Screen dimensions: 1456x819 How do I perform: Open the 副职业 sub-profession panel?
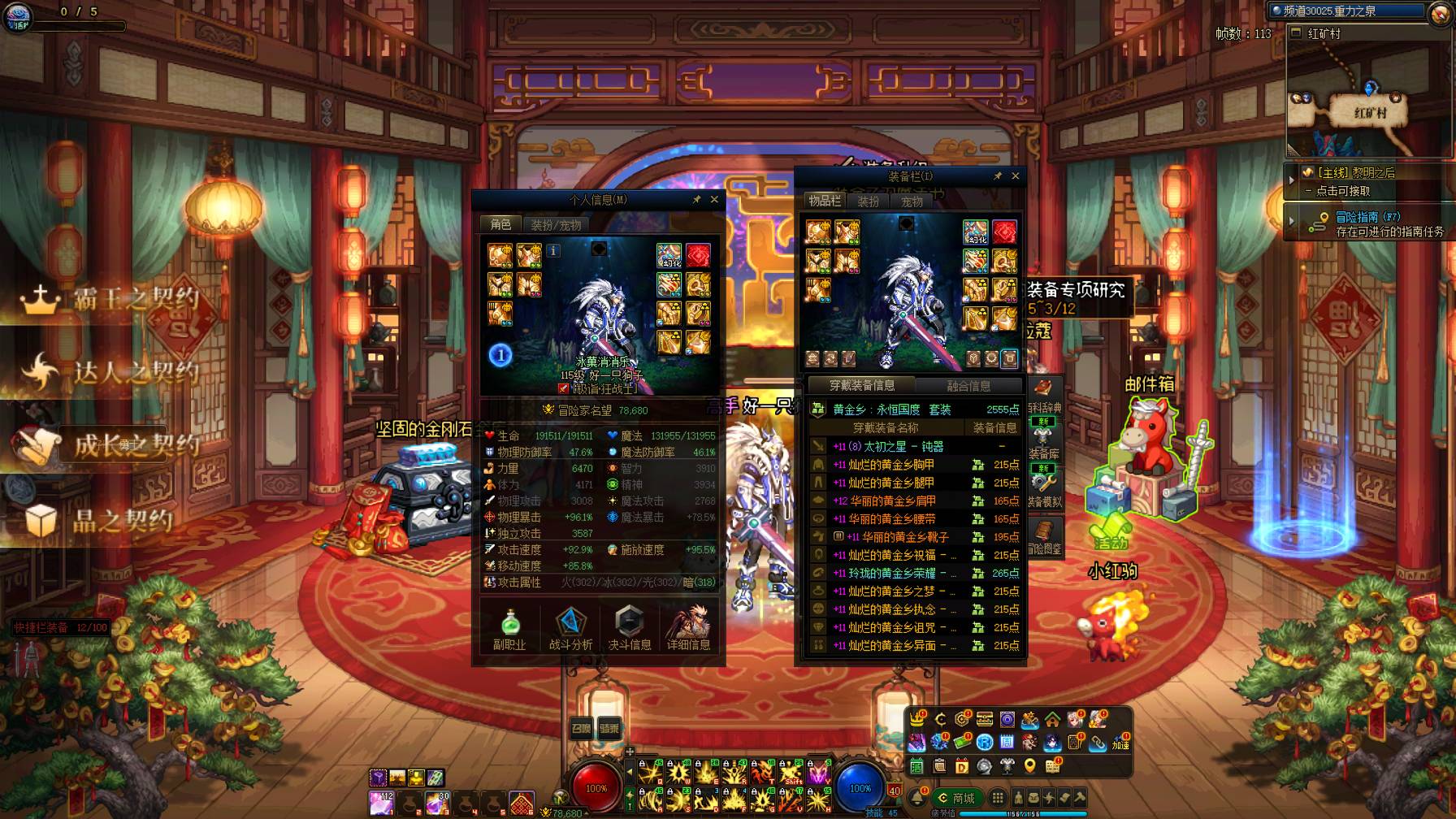click(x=509, y=628)
